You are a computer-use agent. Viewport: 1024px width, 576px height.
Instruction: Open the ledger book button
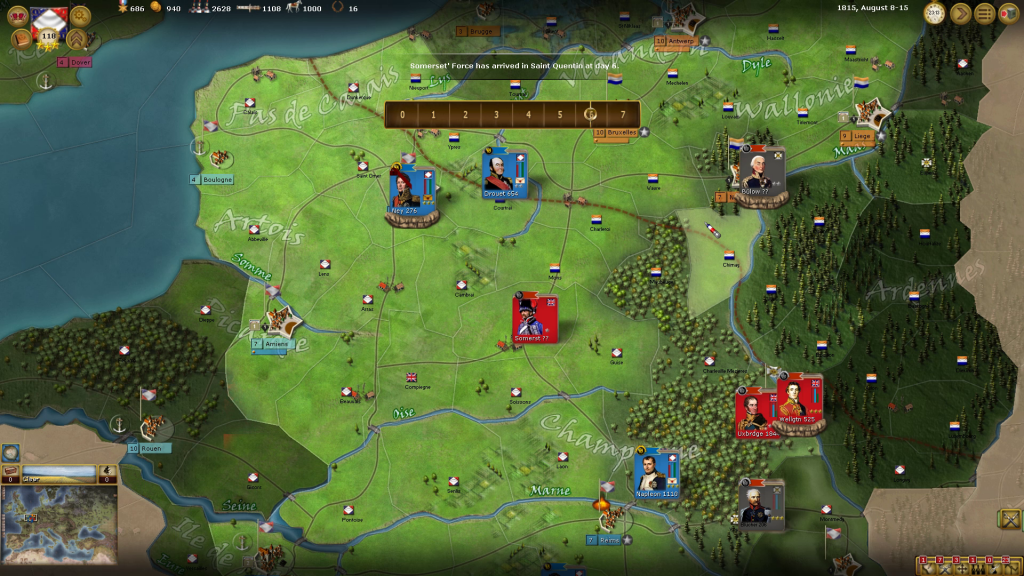[20, 39]
